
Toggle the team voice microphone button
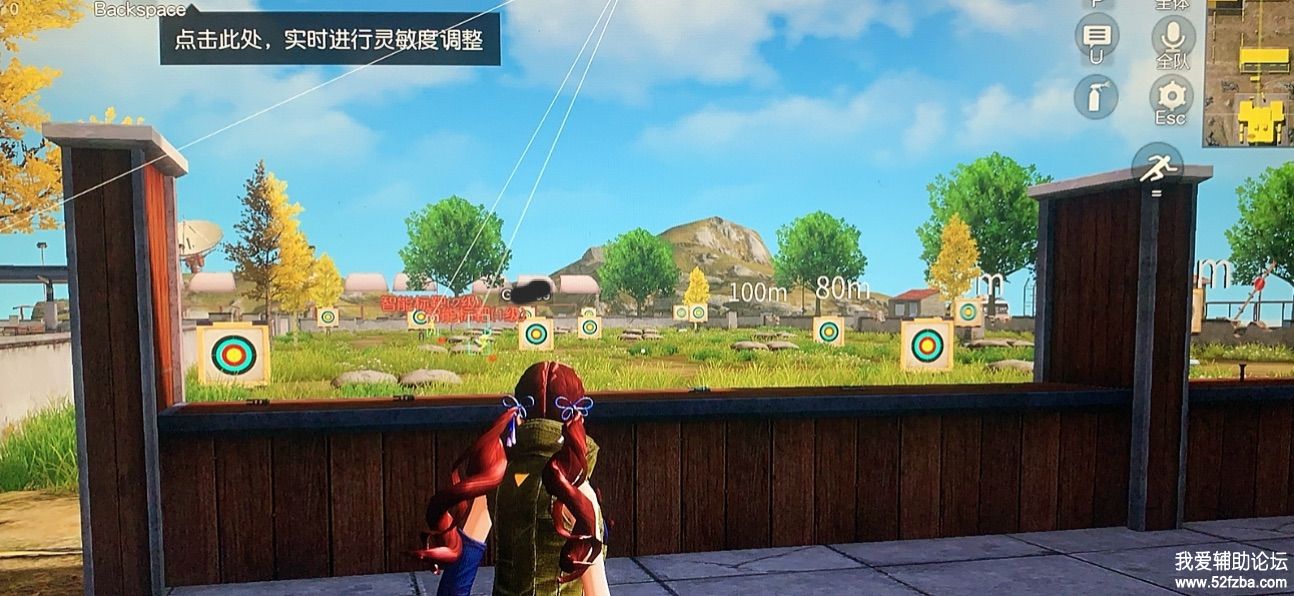pyautogui.click(x=1172, y=34)
